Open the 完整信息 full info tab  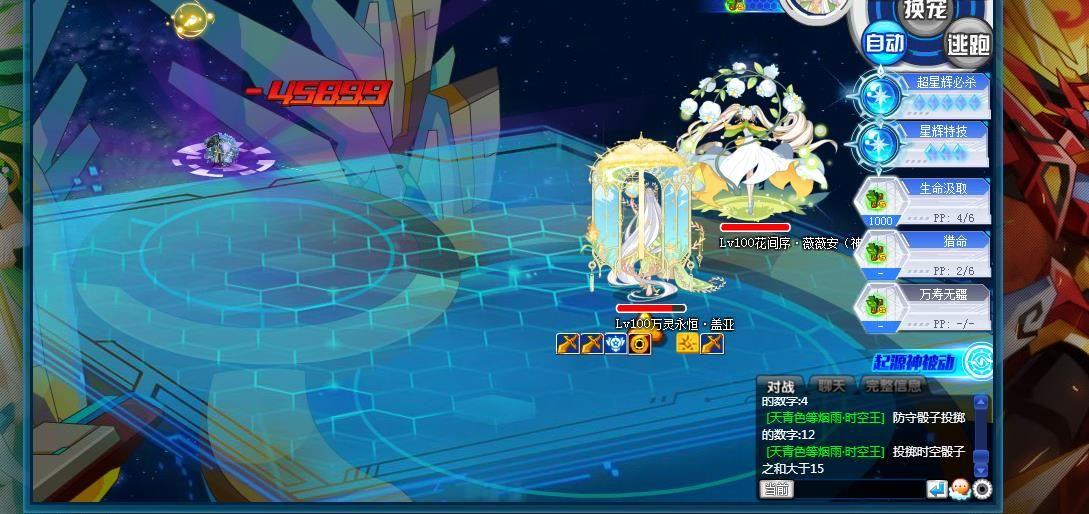(893, 386)
